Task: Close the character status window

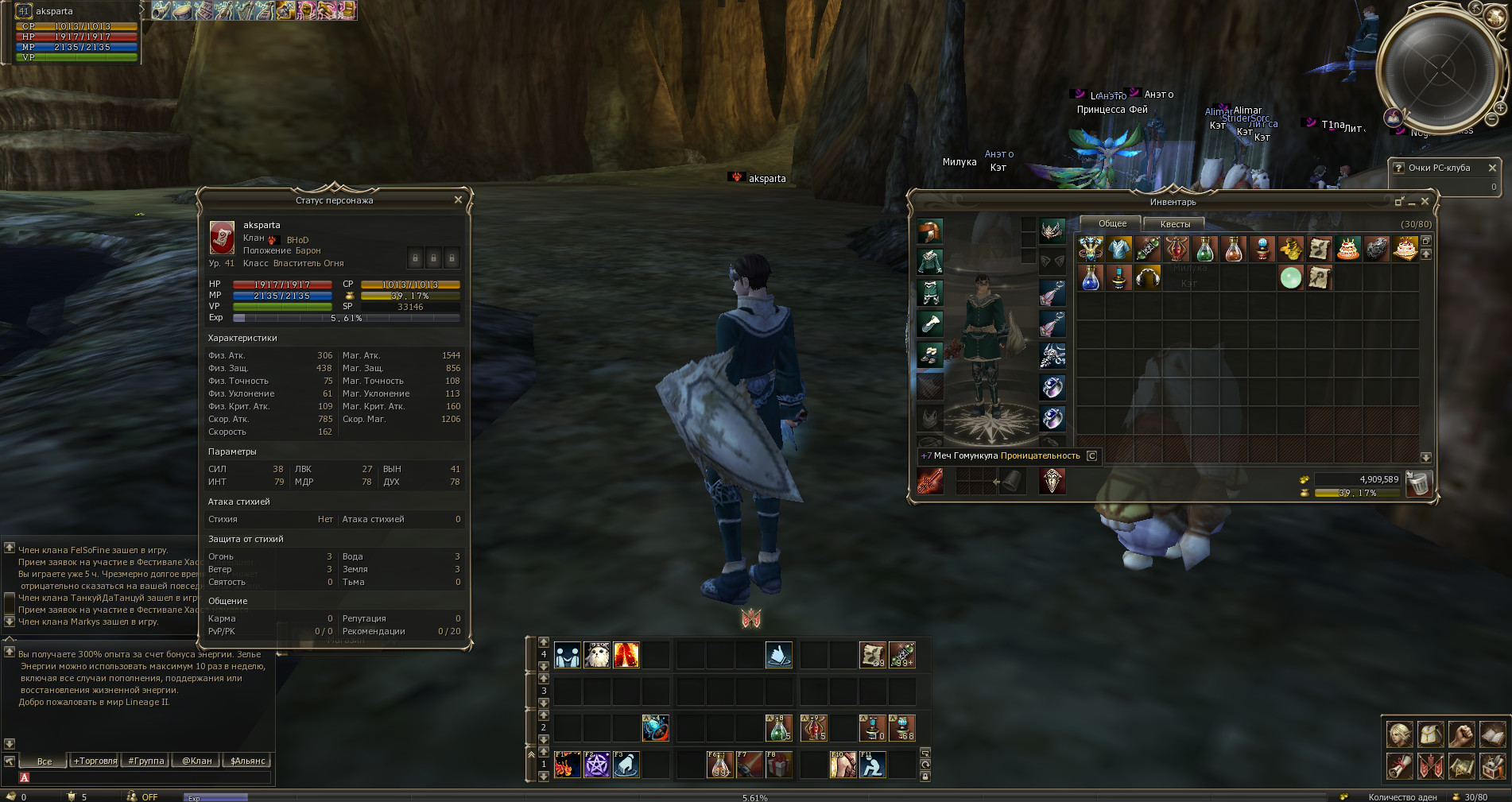Action: (x=458, y=200)
